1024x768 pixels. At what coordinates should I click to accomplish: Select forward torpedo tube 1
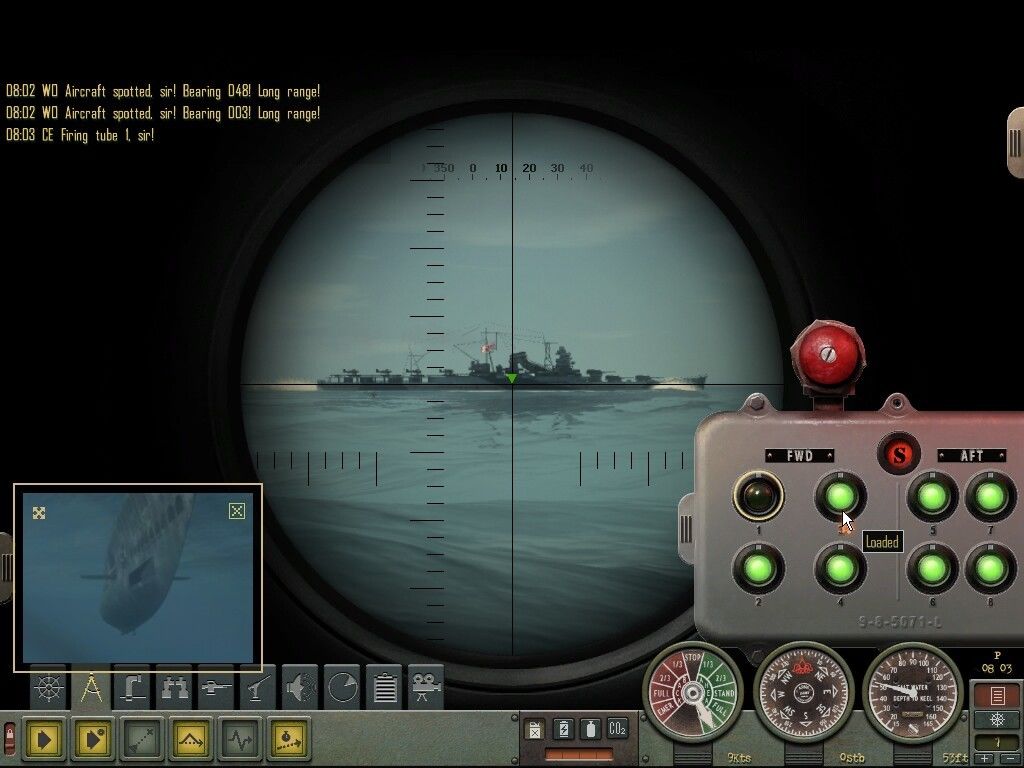tap(758, 496)
